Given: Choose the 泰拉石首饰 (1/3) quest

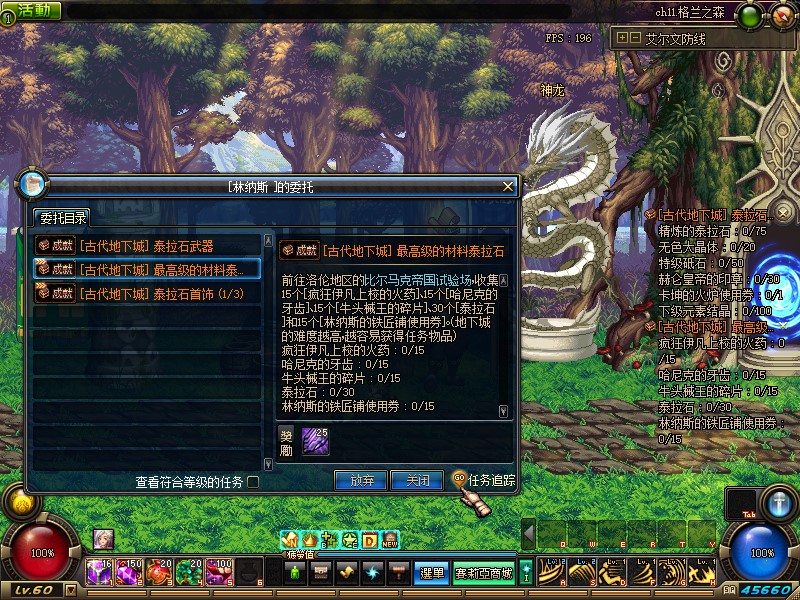Looking at the screenshot, I should [x=148, y=293].
